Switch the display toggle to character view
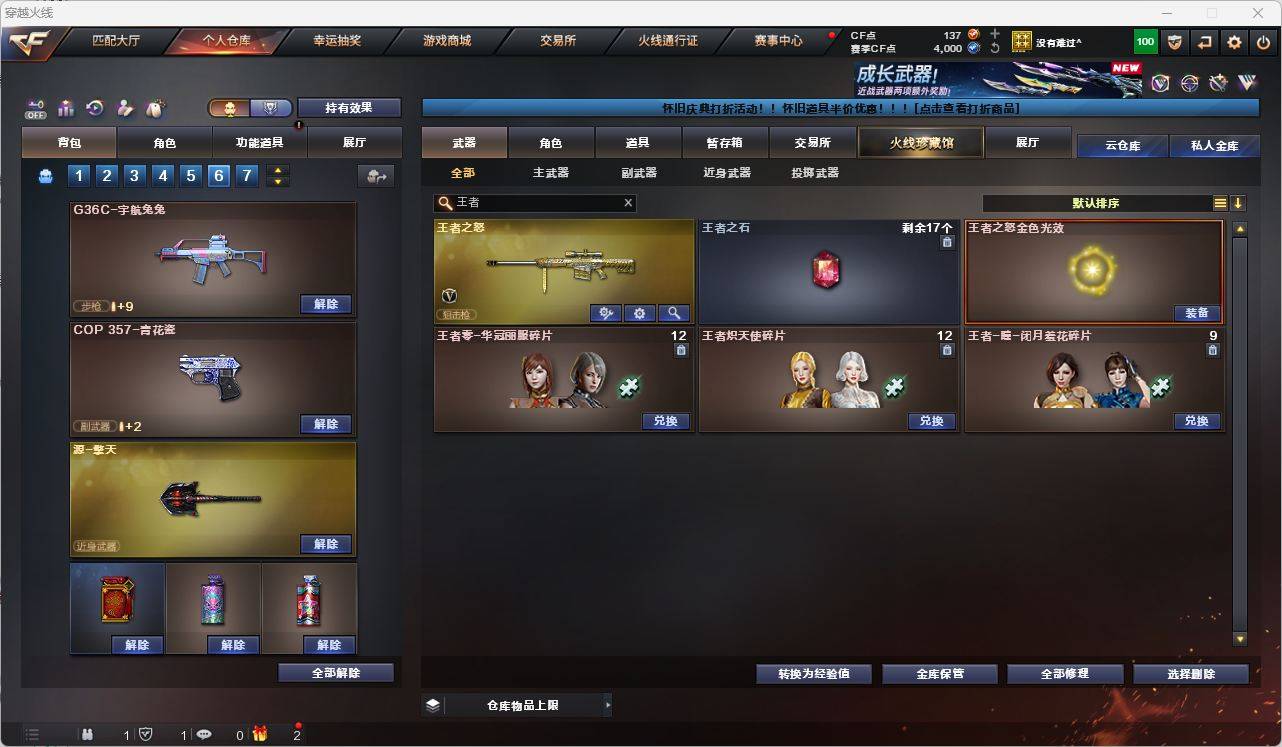The image size is (1282, 747). click(x=230, y=107)
